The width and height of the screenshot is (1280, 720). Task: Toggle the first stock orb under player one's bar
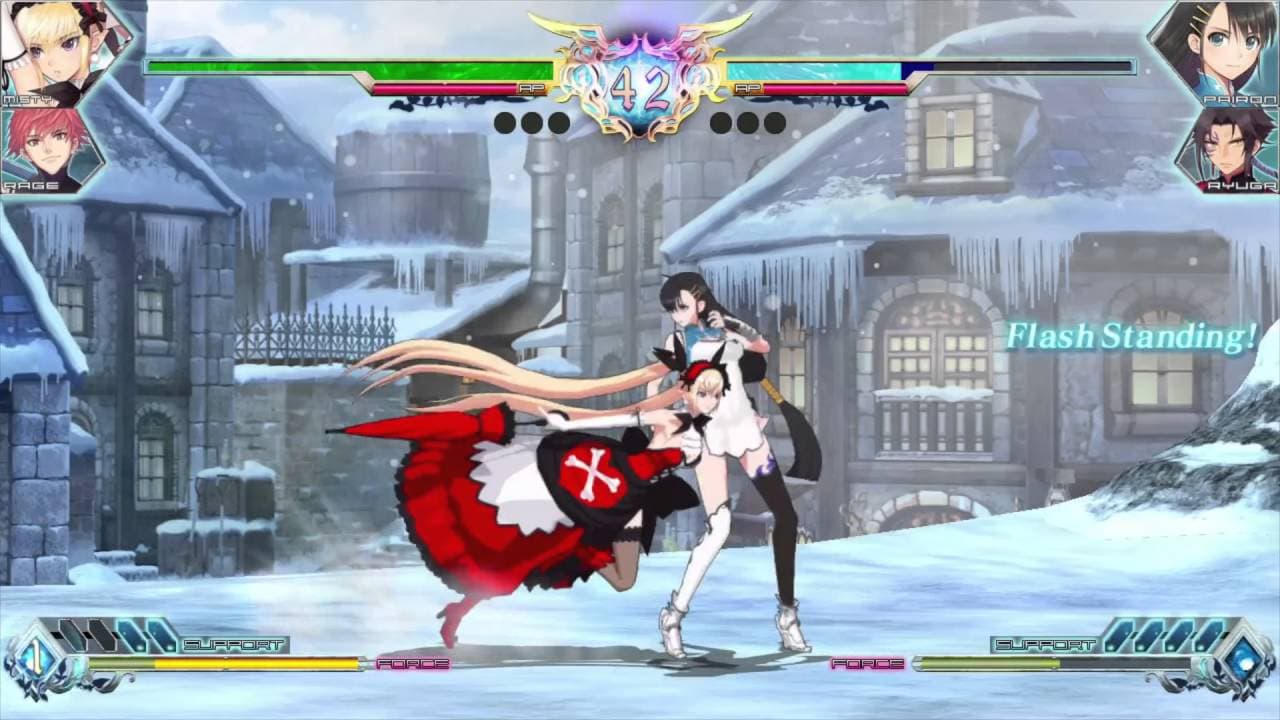[503, 124]
